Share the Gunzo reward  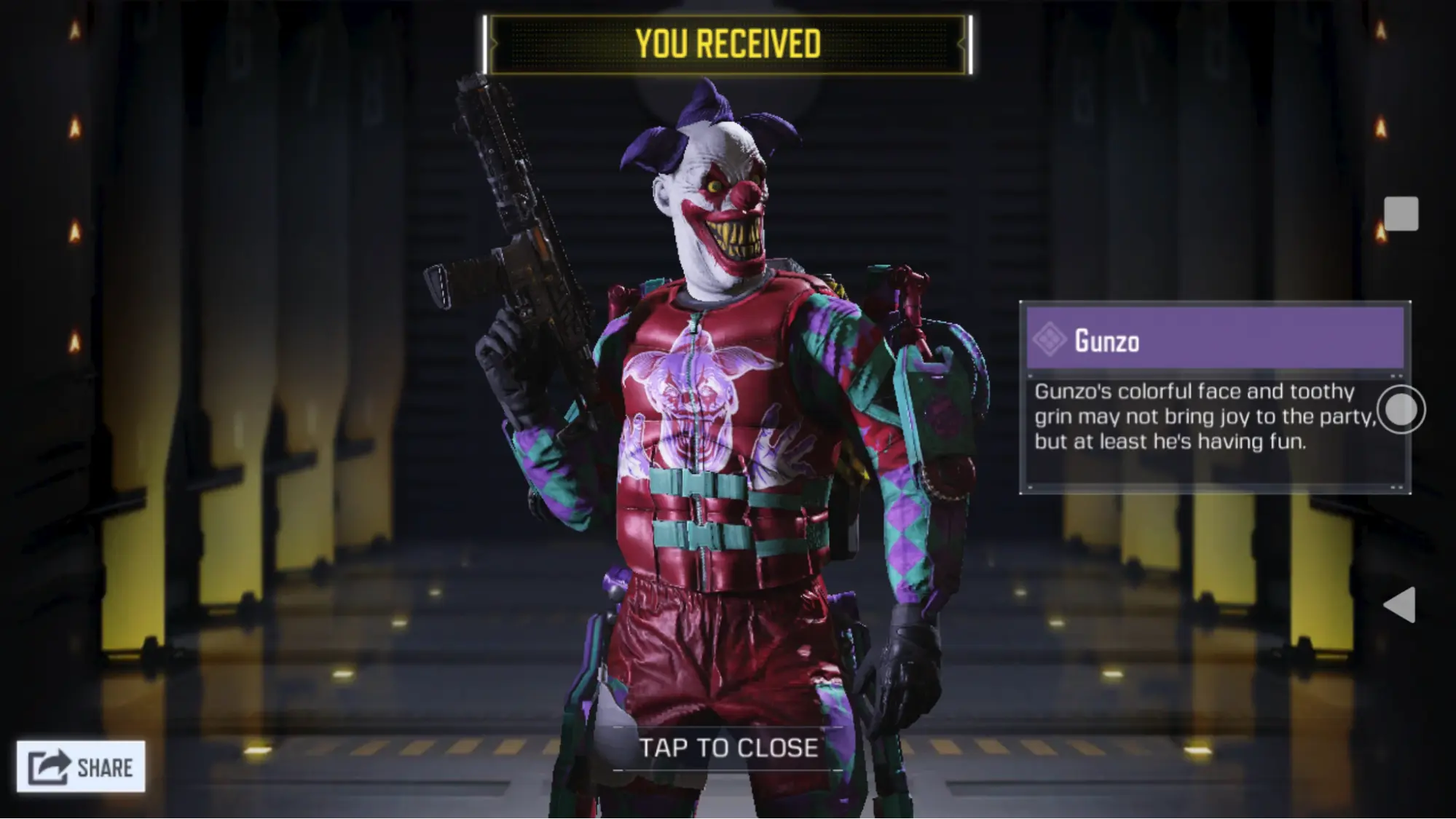[81, 767]
